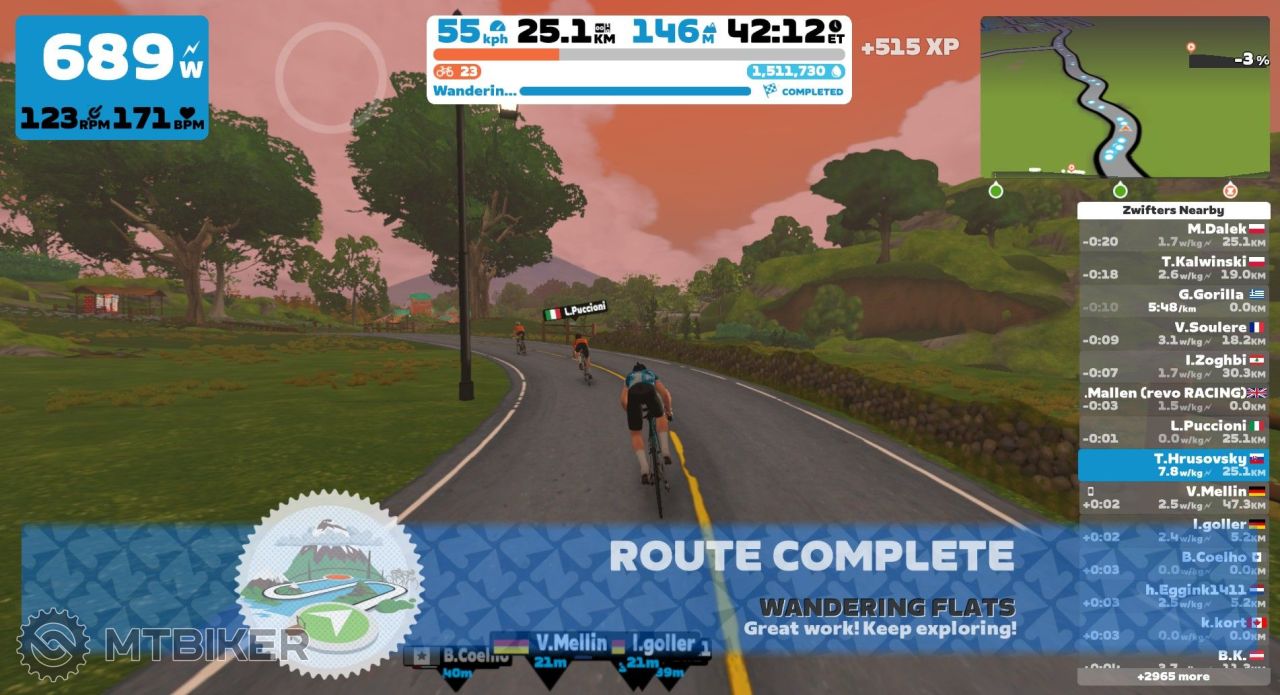The image size is (1280, 695).
Task: Select V.Soulere rider row
Action: [x=1174, y=333]
